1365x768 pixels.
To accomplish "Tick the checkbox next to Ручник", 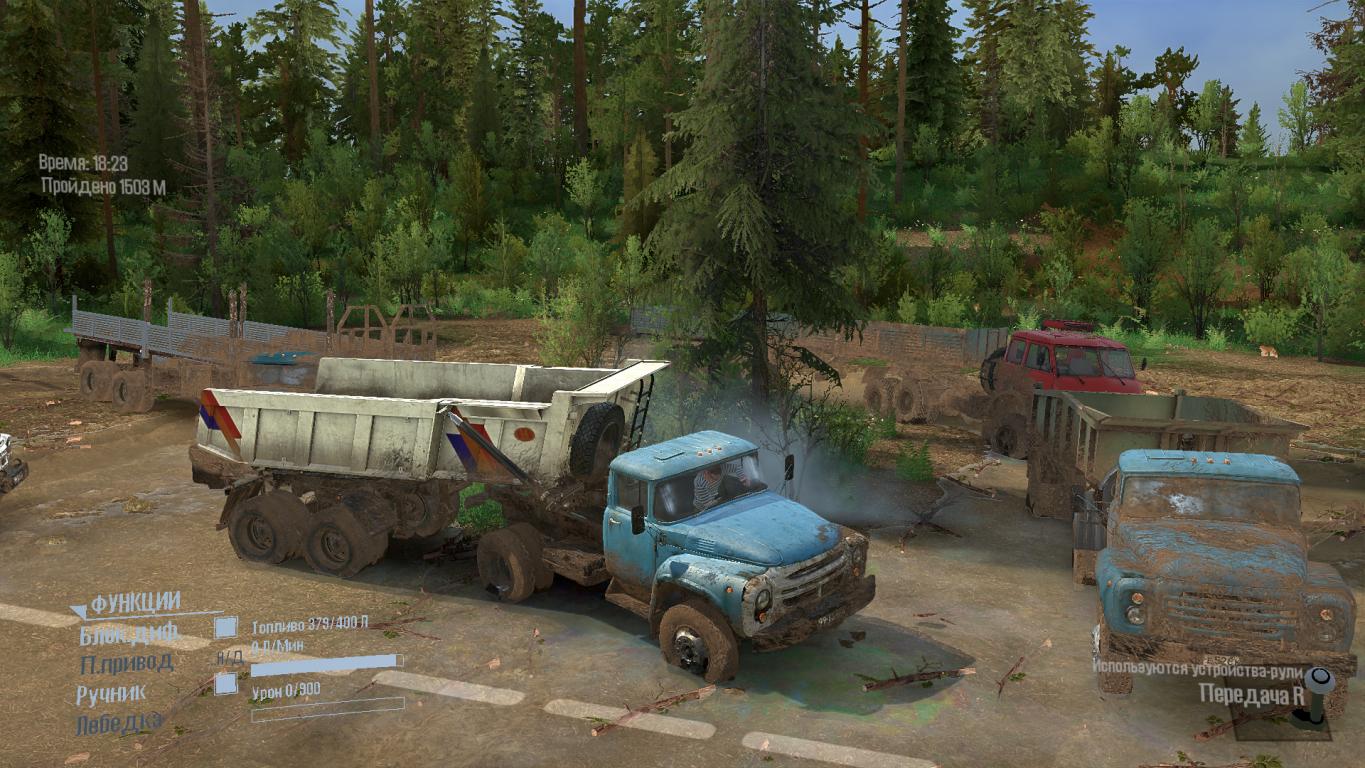I will 226,683.
